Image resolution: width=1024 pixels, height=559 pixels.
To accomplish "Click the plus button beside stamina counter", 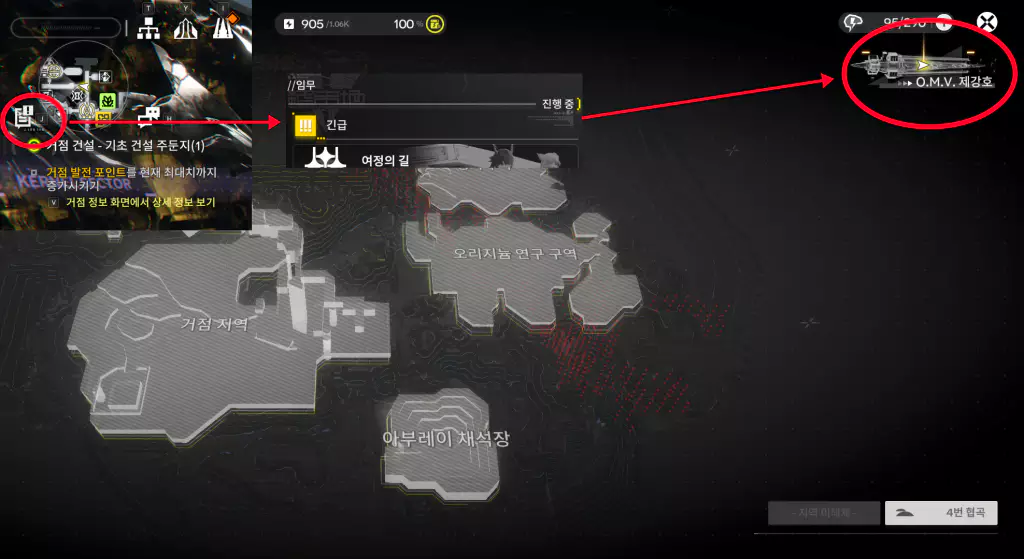I will pyautogui.click(x=943, y=23).
